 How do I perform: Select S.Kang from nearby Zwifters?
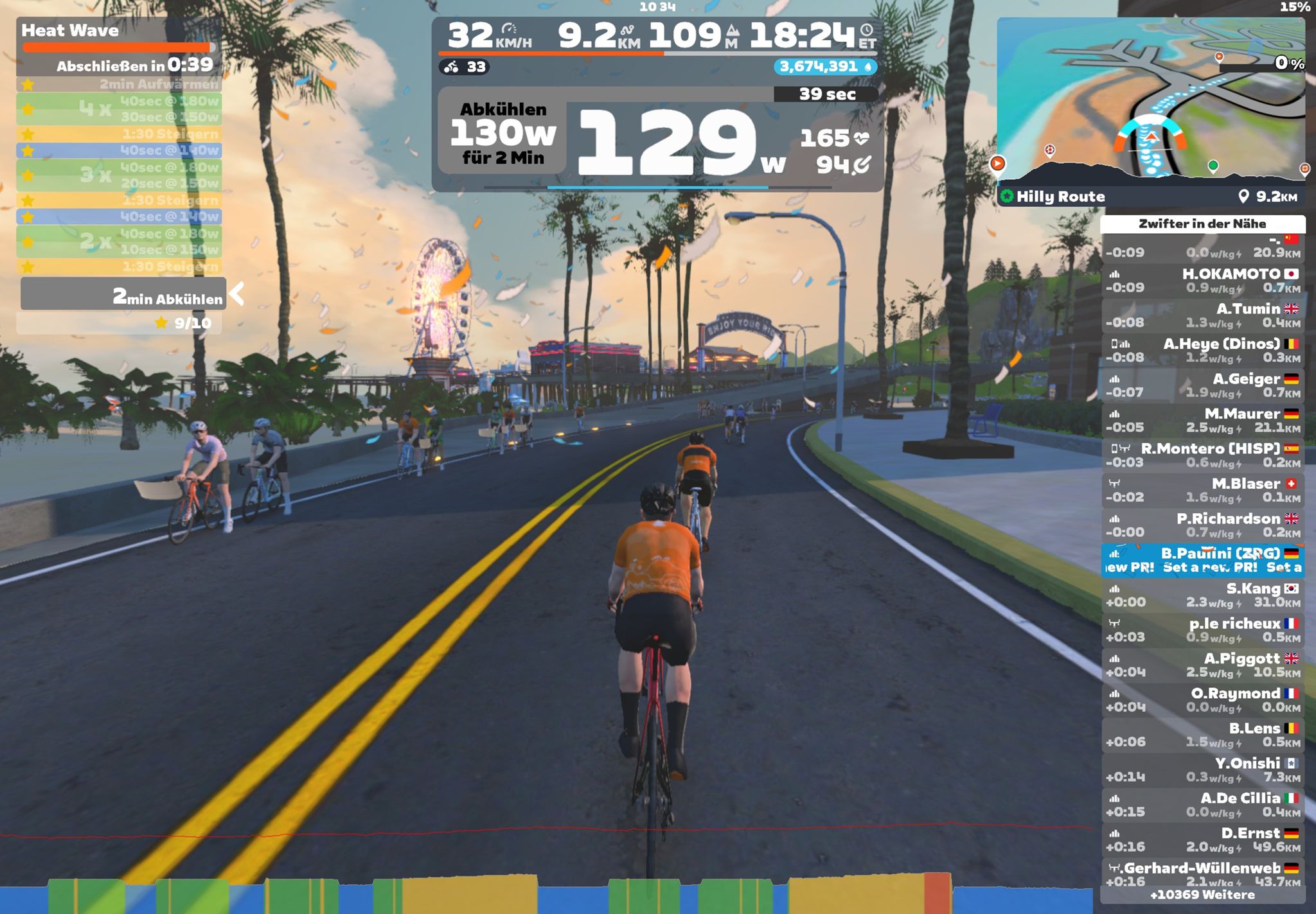(1203, 595)
